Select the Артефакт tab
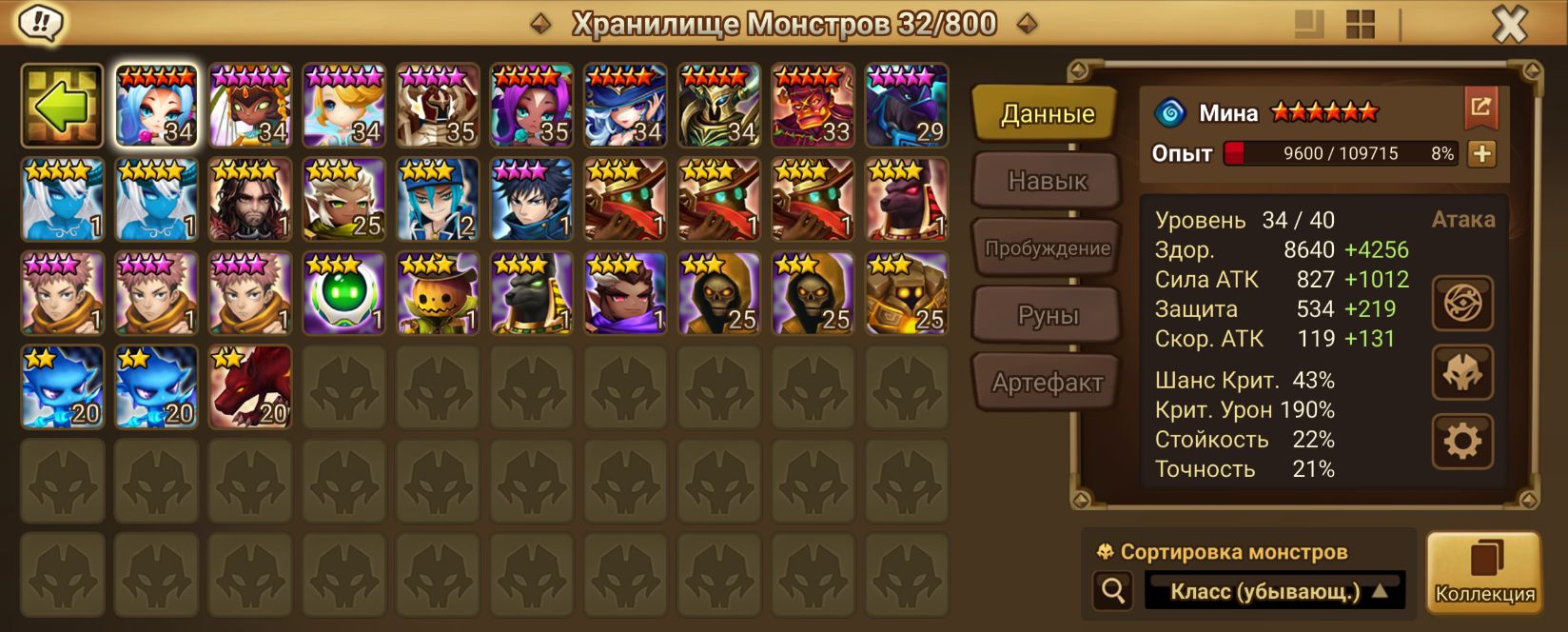Screen dimensions: 1568x632 1047,383
